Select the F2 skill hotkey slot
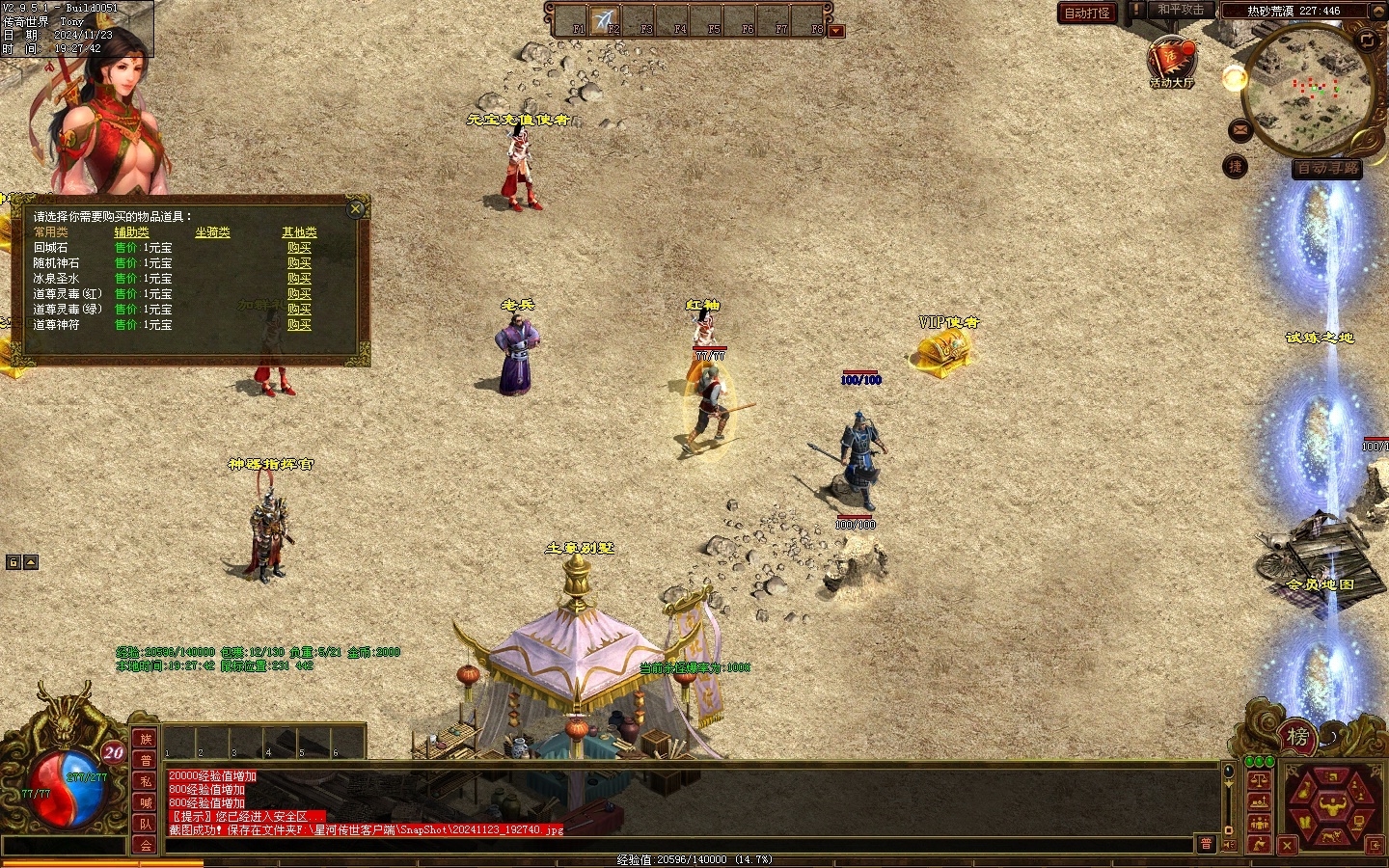This screenshot has width=1389, height=868. click(x=606, y=20)
